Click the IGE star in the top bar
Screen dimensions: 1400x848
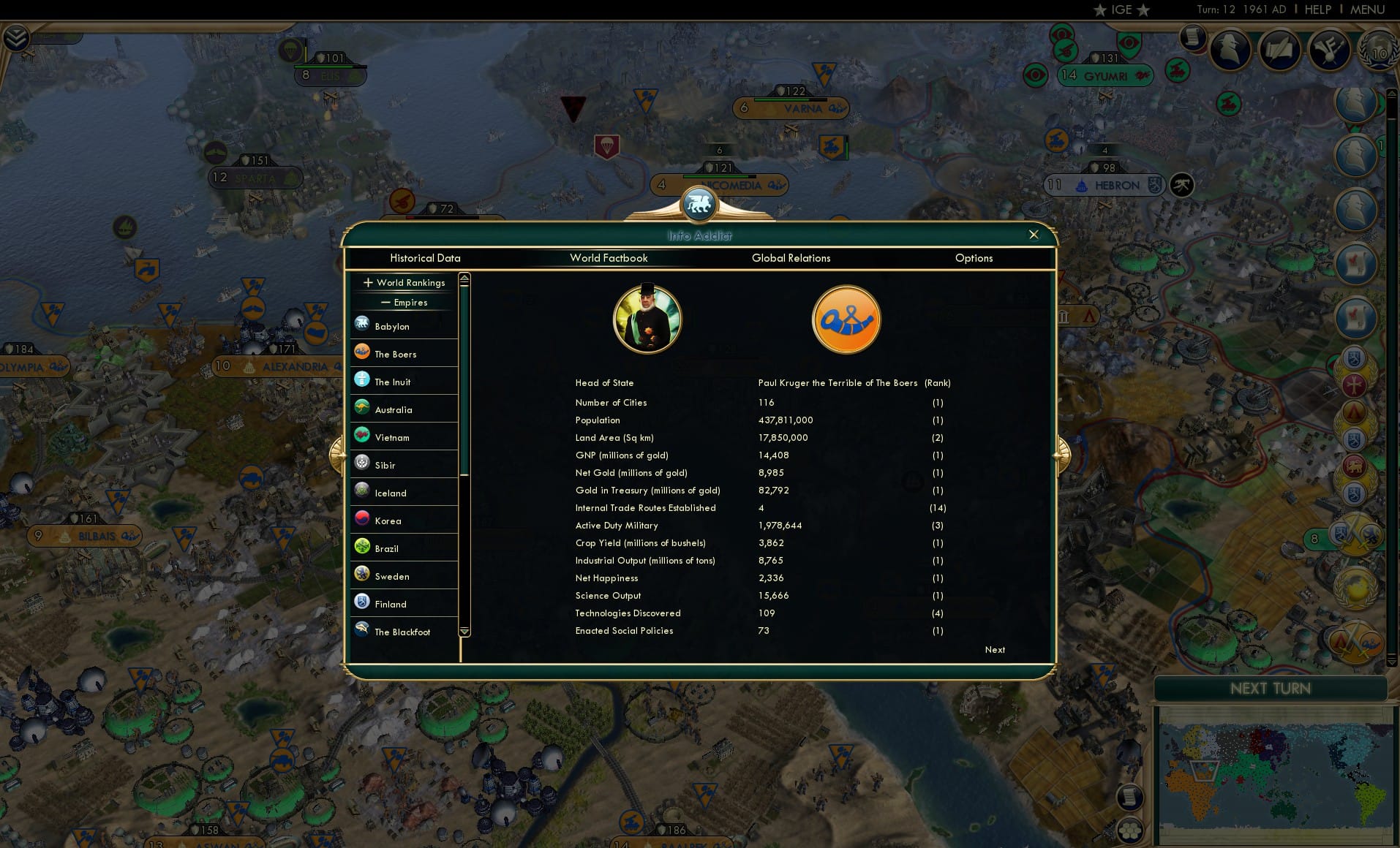click(x=1100, y=10)
